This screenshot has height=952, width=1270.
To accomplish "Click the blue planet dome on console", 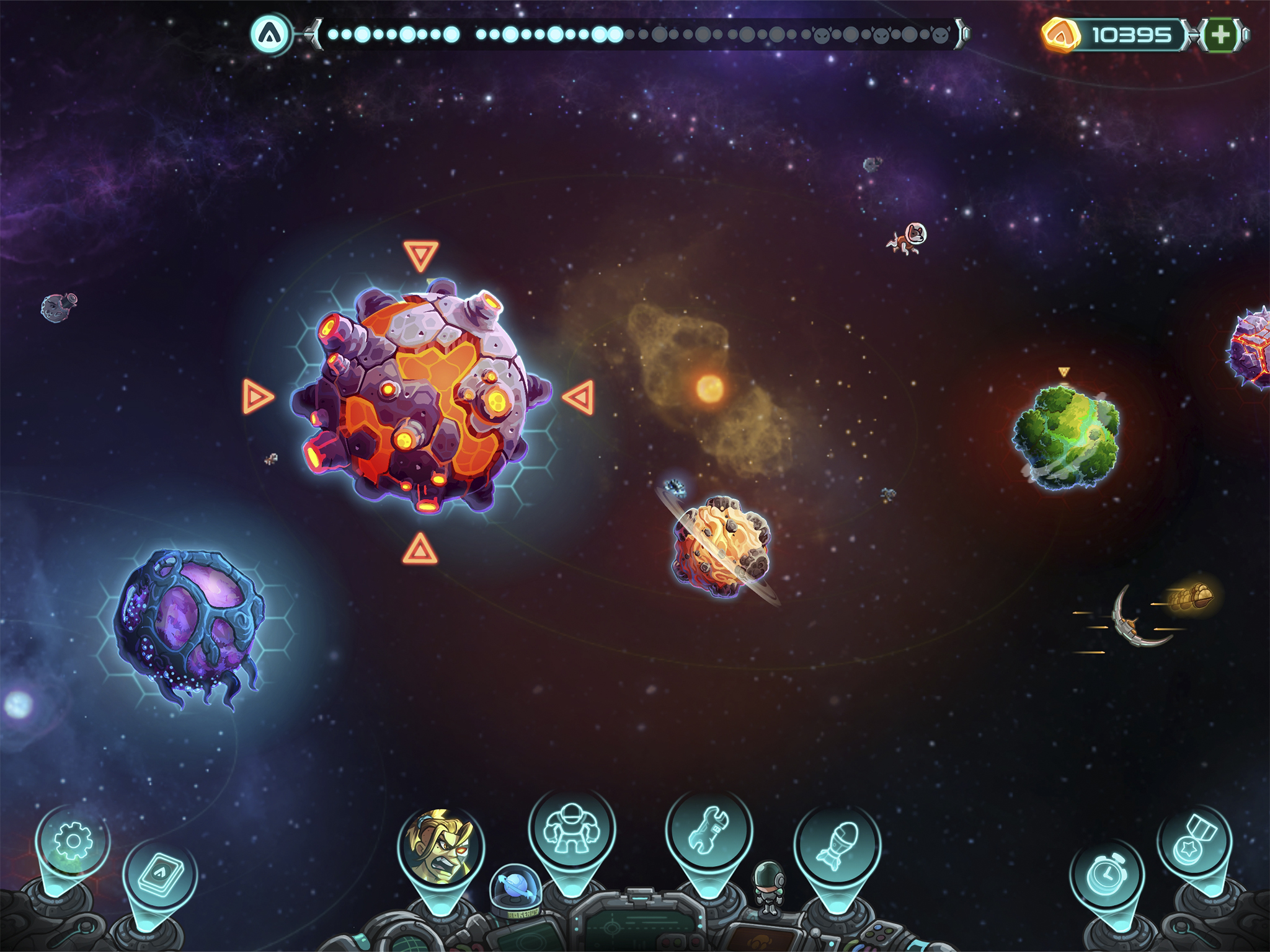I will [x=516, y=888].
